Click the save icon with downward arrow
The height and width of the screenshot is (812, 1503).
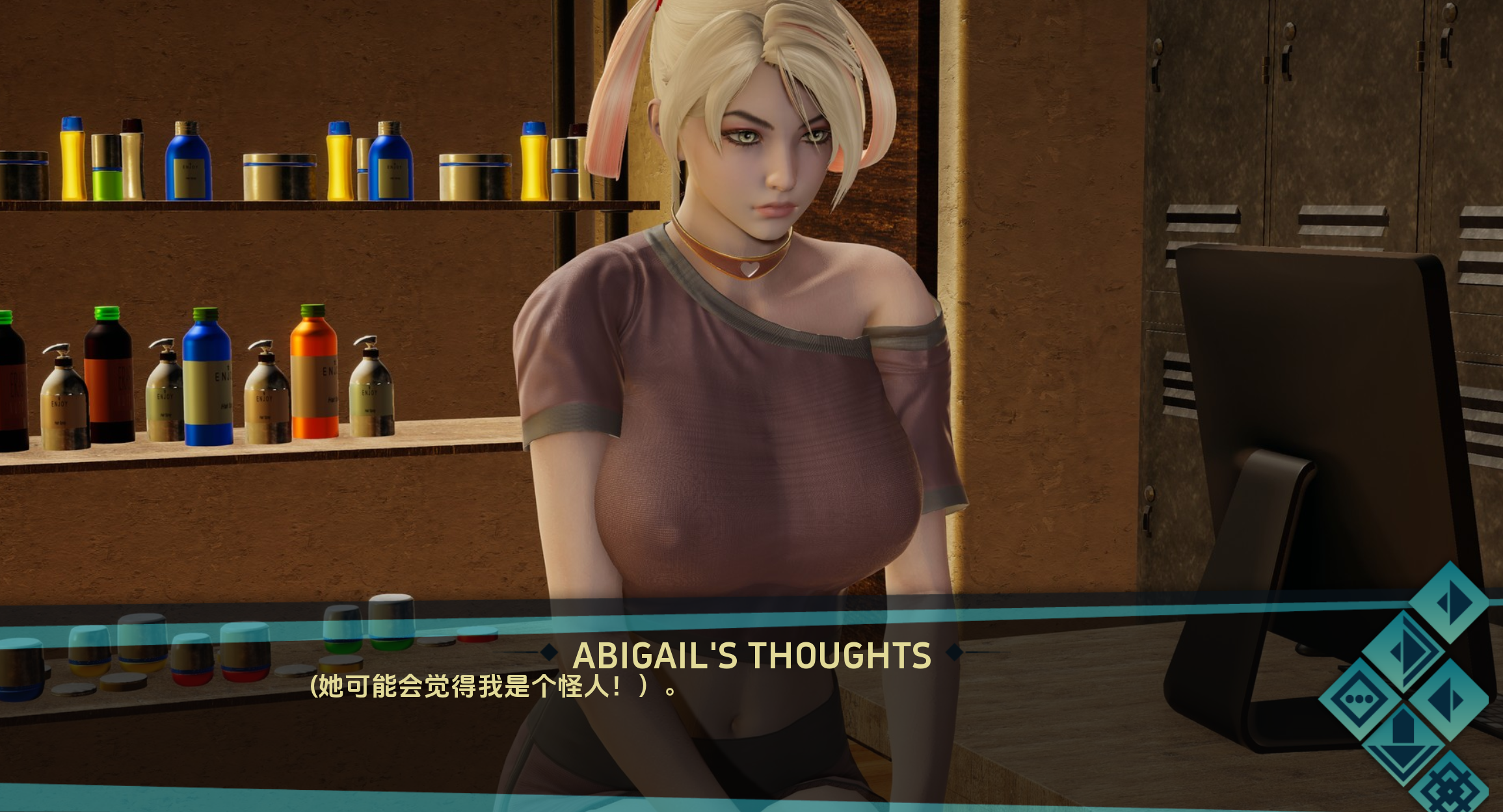coord(1403,745)
